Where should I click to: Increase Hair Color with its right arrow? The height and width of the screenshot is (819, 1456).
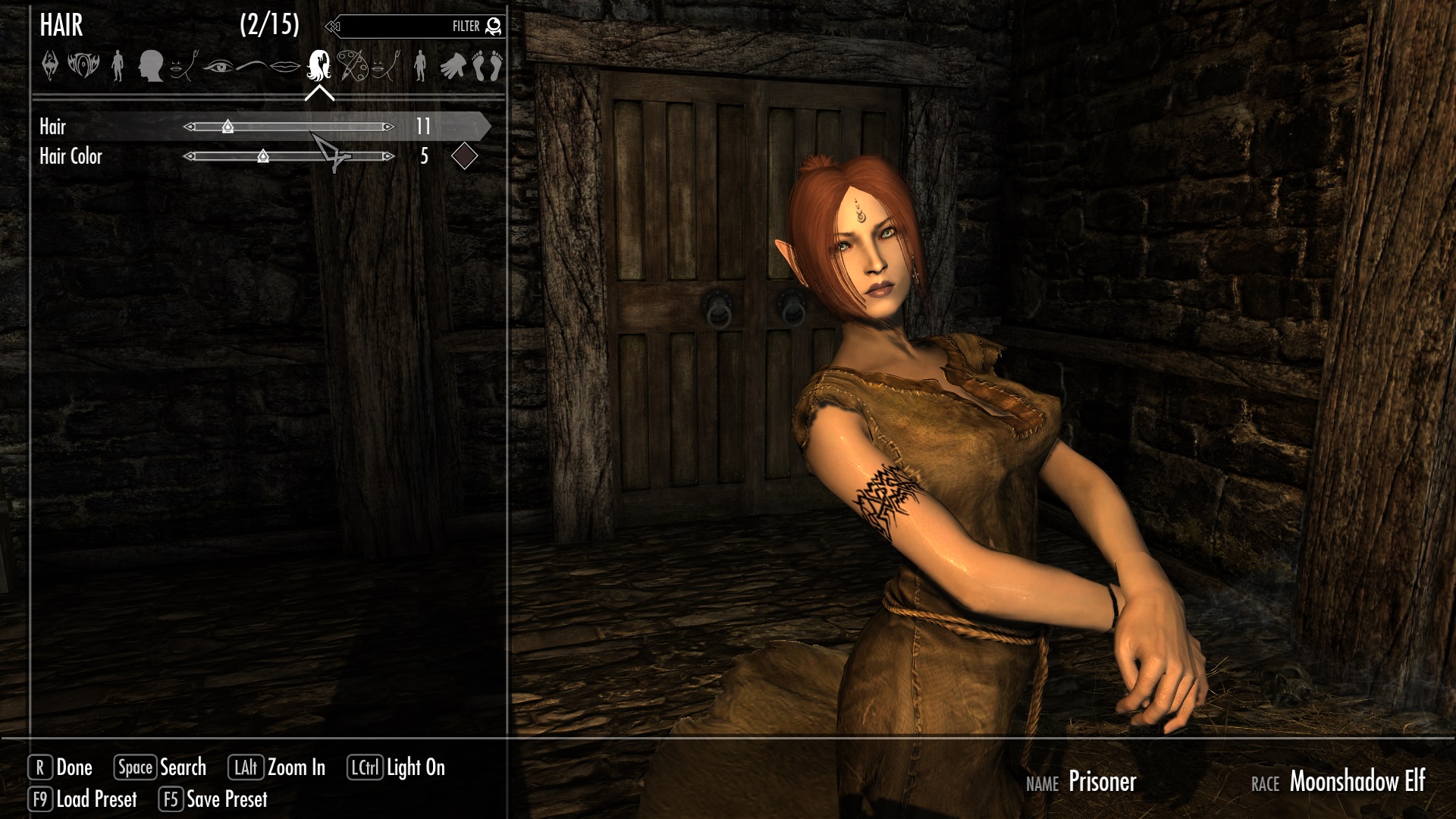(x=388, y=156)
